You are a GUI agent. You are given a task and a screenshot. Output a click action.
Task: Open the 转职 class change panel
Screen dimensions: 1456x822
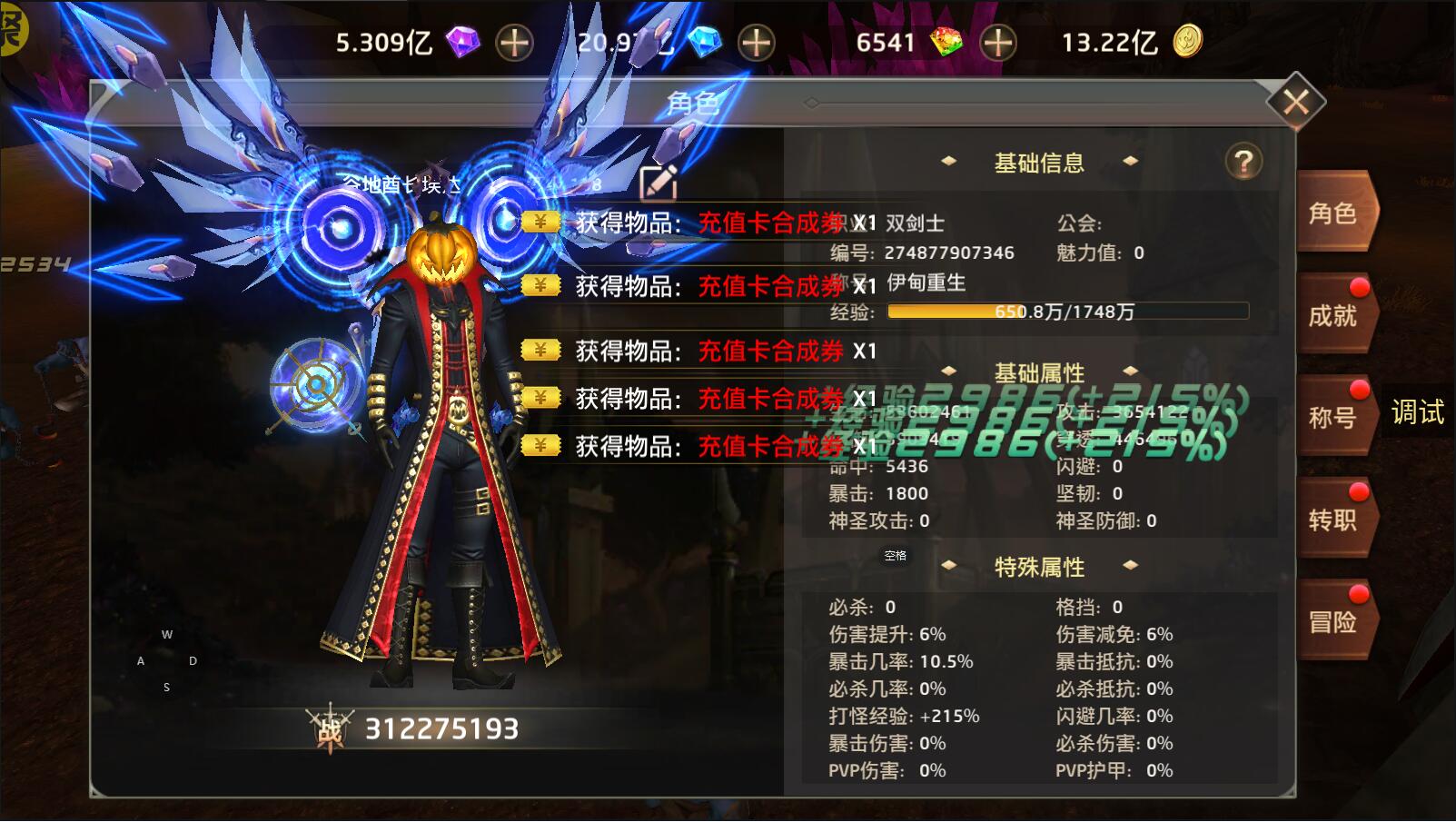[1332, 522]
